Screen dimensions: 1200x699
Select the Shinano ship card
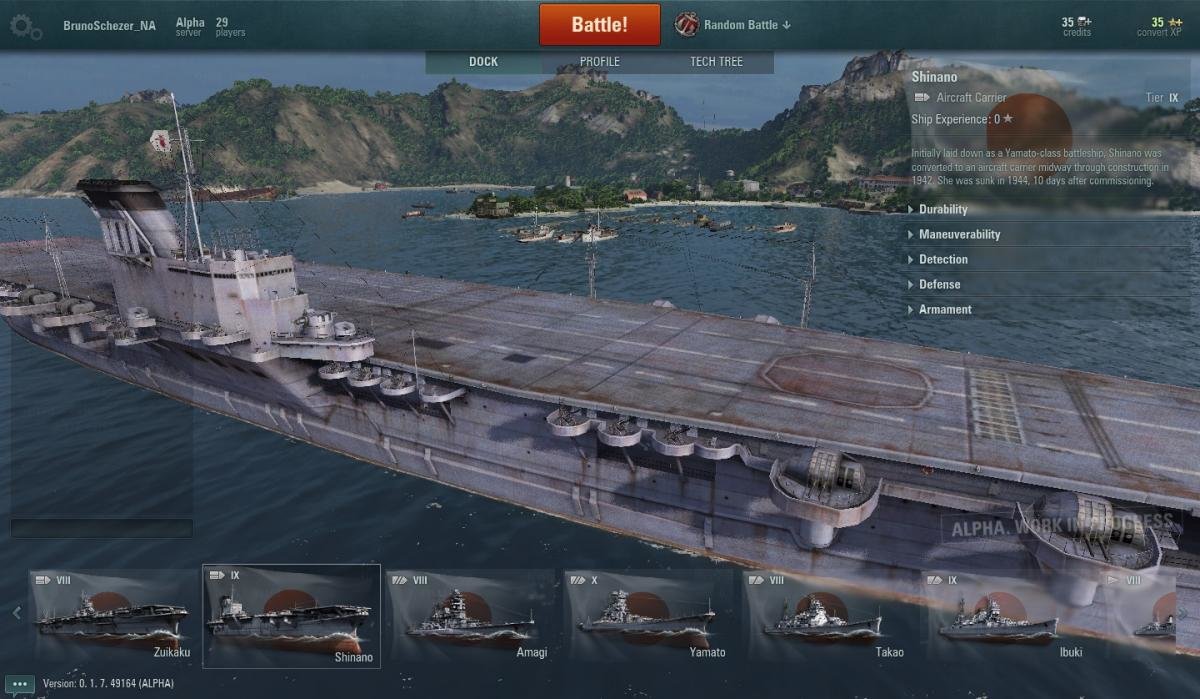point(291,615)
